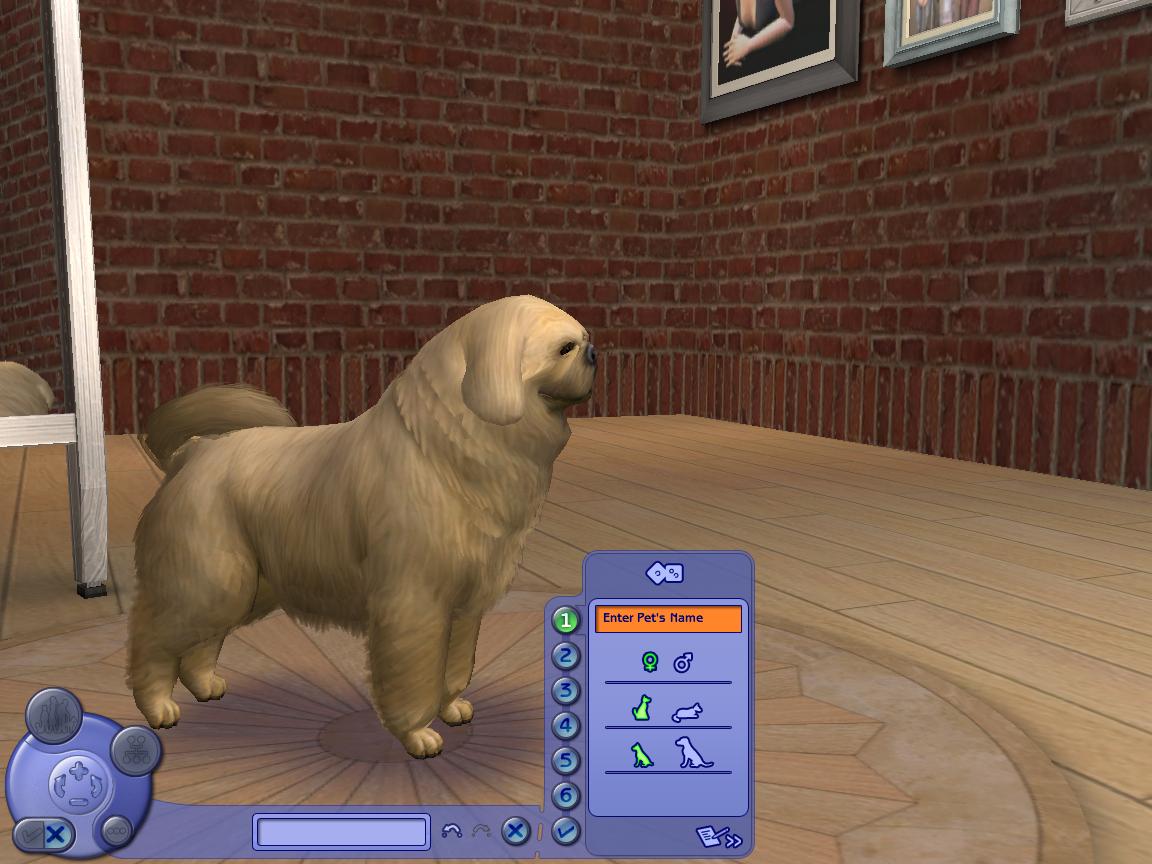Pick the dog species icon
The height and width of the screenshot is (864, 1152).
642,709
